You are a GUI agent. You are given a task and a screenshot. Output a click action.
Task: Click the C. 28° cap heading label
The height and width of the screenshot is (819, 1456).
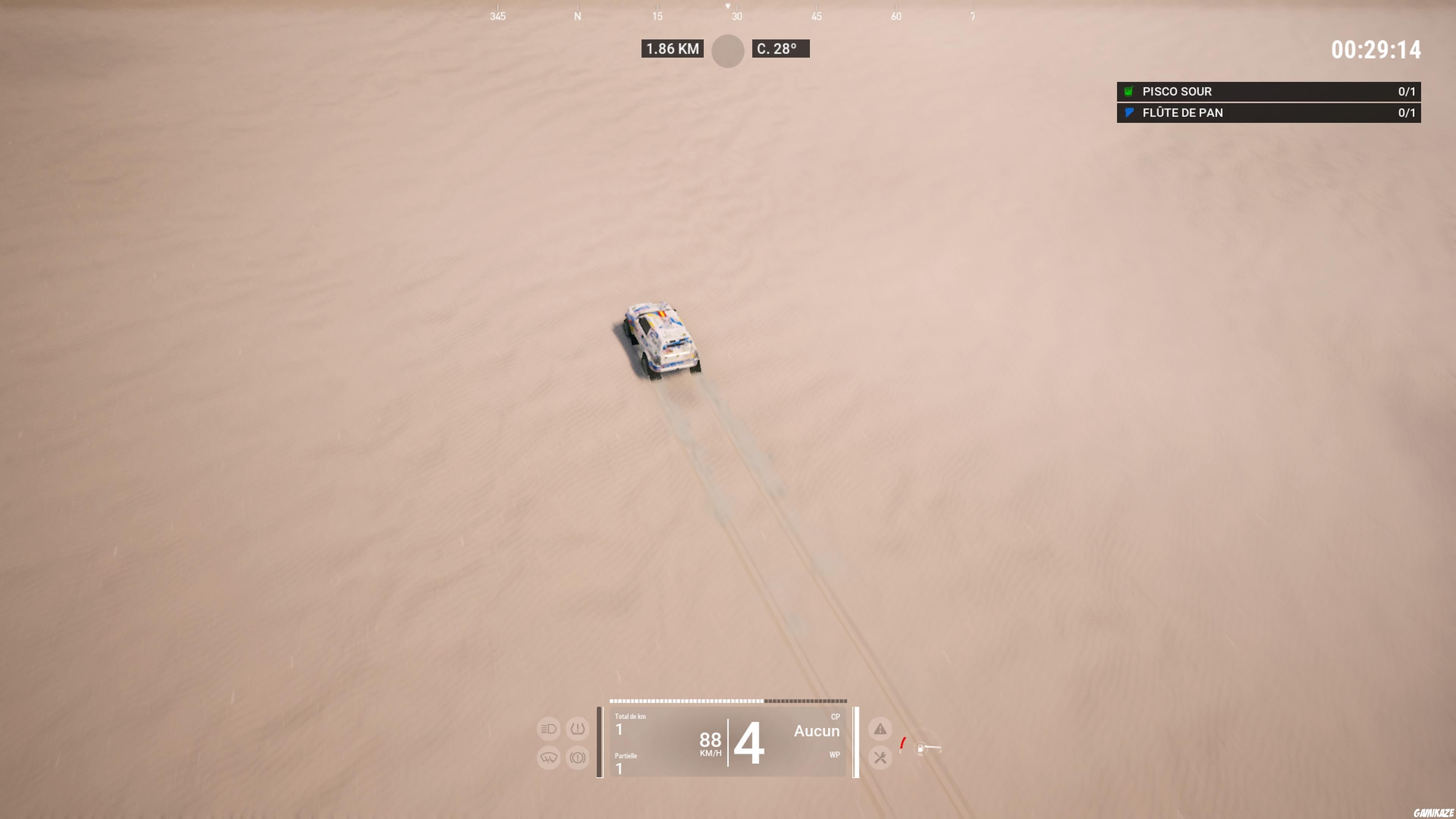click(x=781, y=49)
